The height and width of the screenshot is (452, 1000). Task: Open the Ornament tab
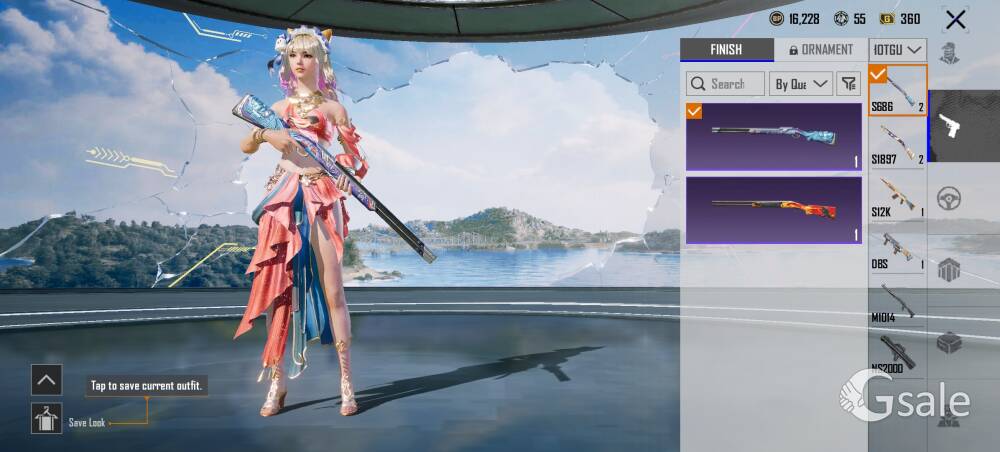click(x=821, y=50)
